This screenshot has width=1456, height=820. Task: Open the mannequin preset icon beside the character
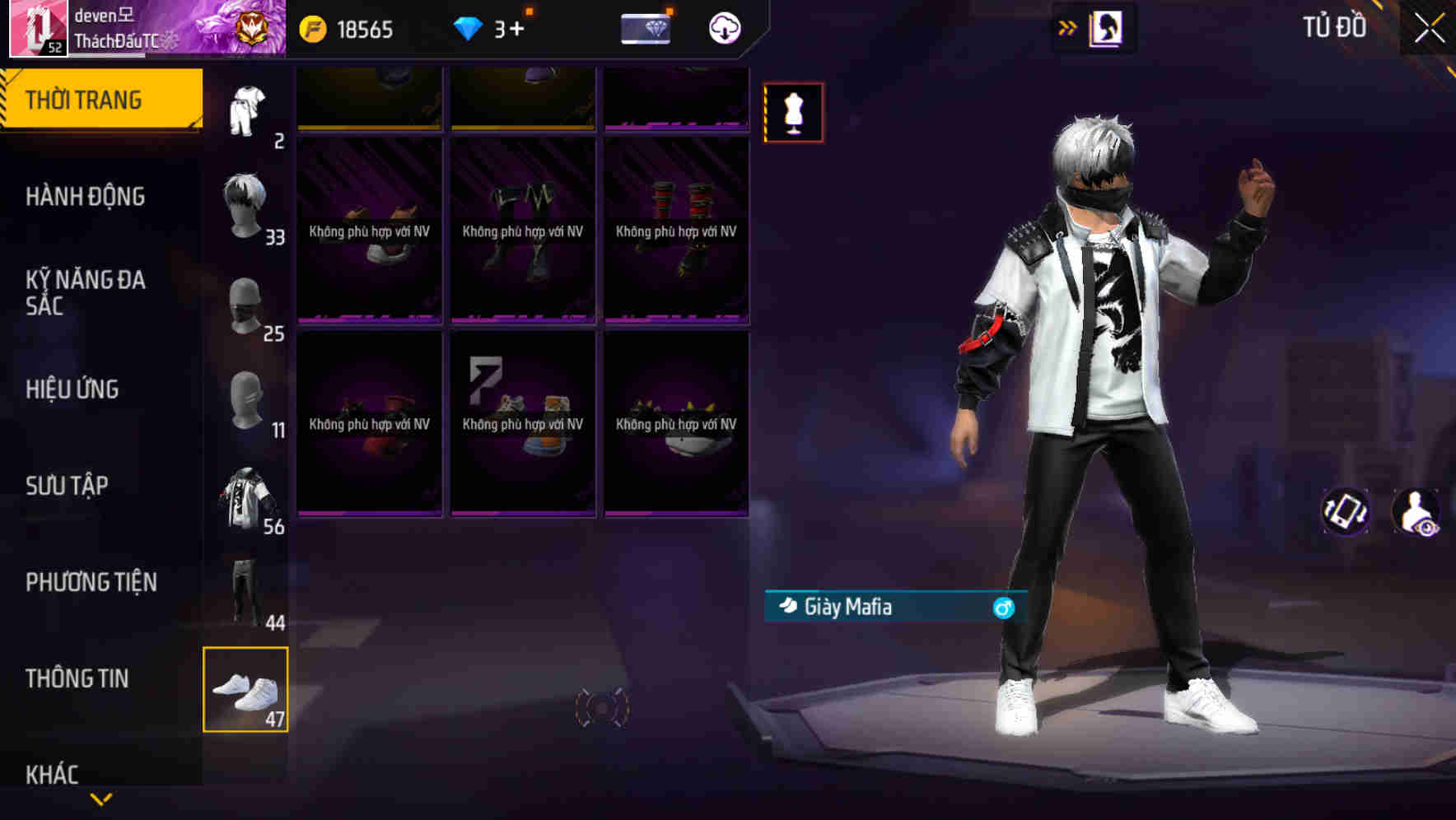tap(793, 112)
